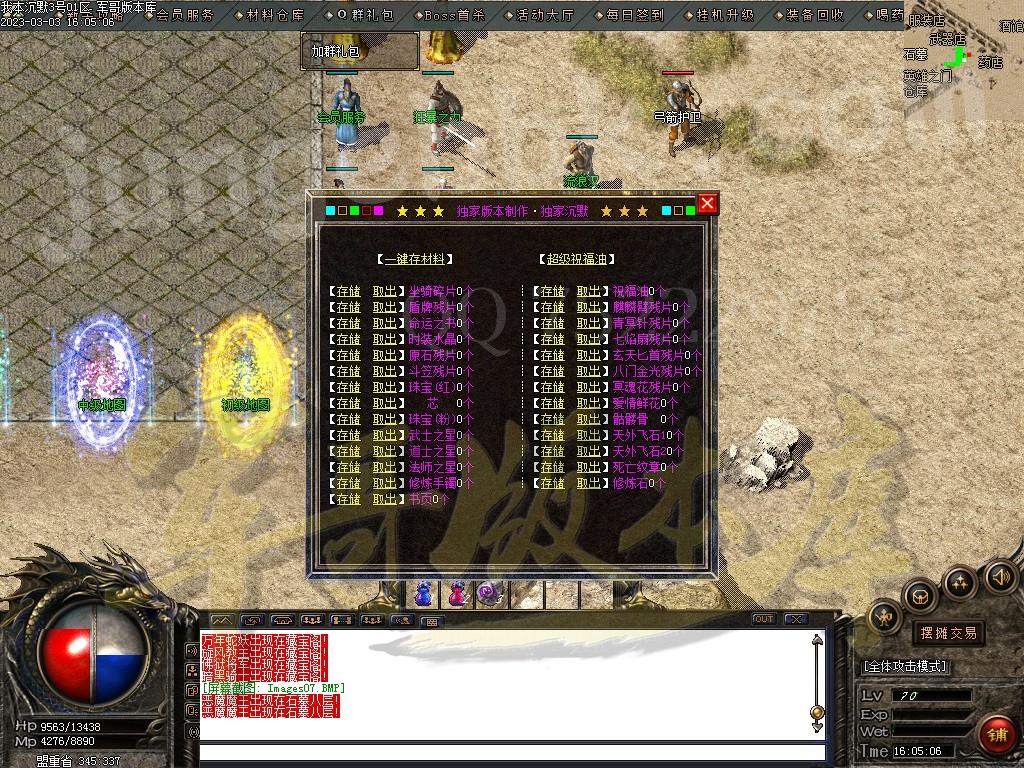The image size is (1024, 768).
Task: Click the 一键存材料 one-click store link
Action: click(414, 259)
